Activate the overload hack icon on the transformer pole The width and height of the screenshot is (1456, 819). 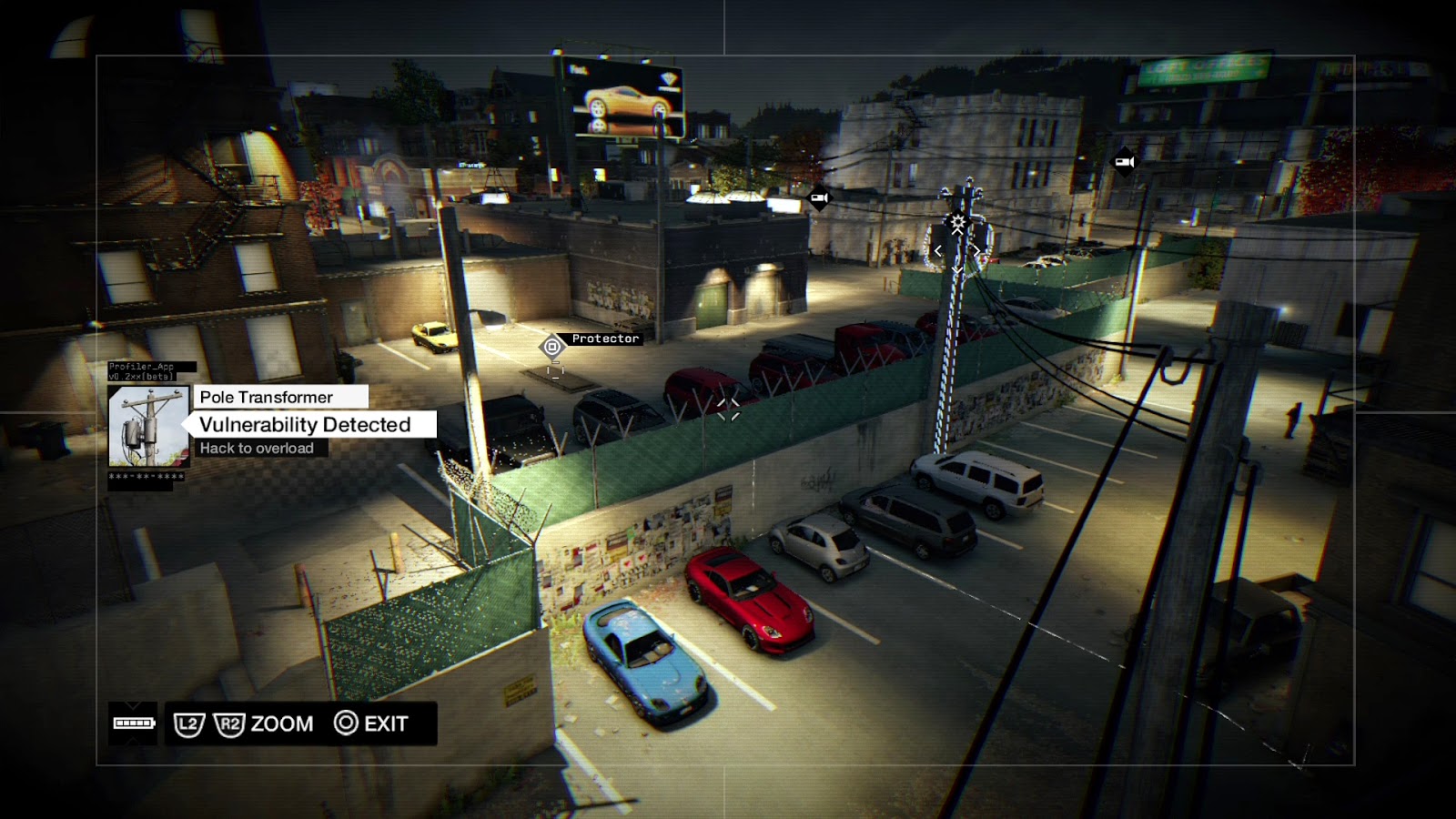point(957,224)
